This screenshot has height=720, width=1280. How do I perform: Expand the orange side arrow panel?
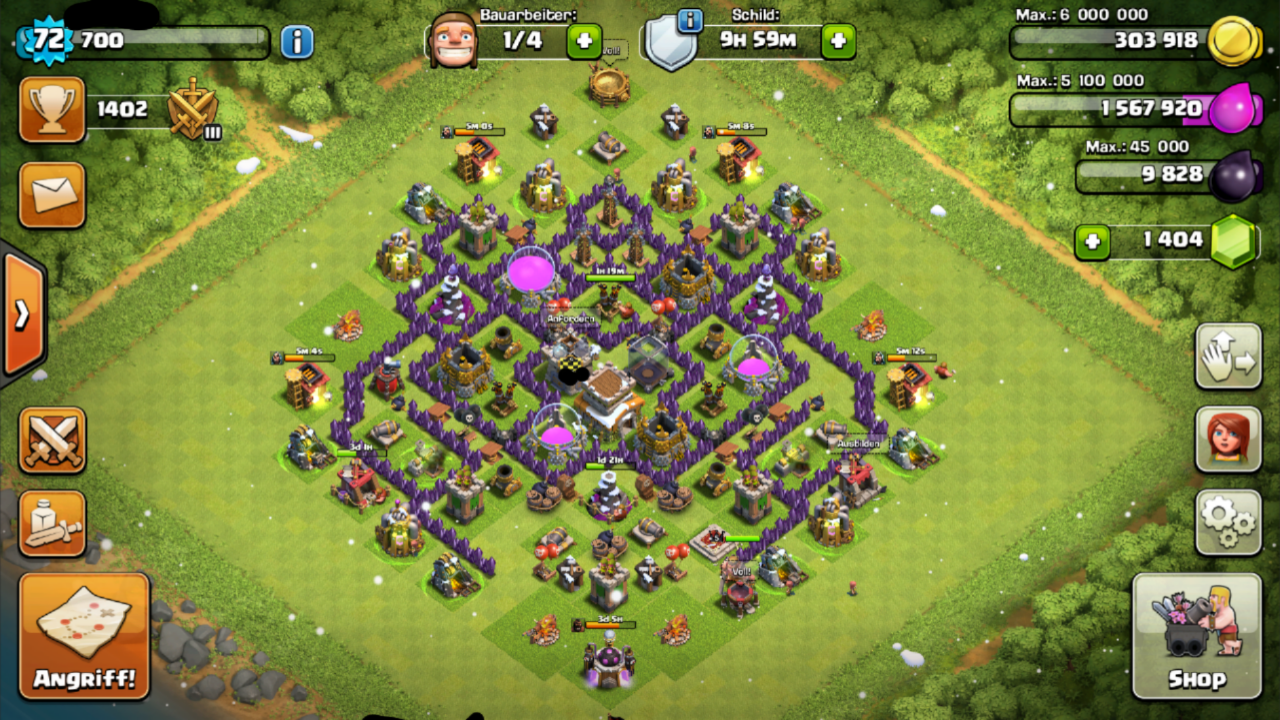pyautogui.click(x=22, y=314)
